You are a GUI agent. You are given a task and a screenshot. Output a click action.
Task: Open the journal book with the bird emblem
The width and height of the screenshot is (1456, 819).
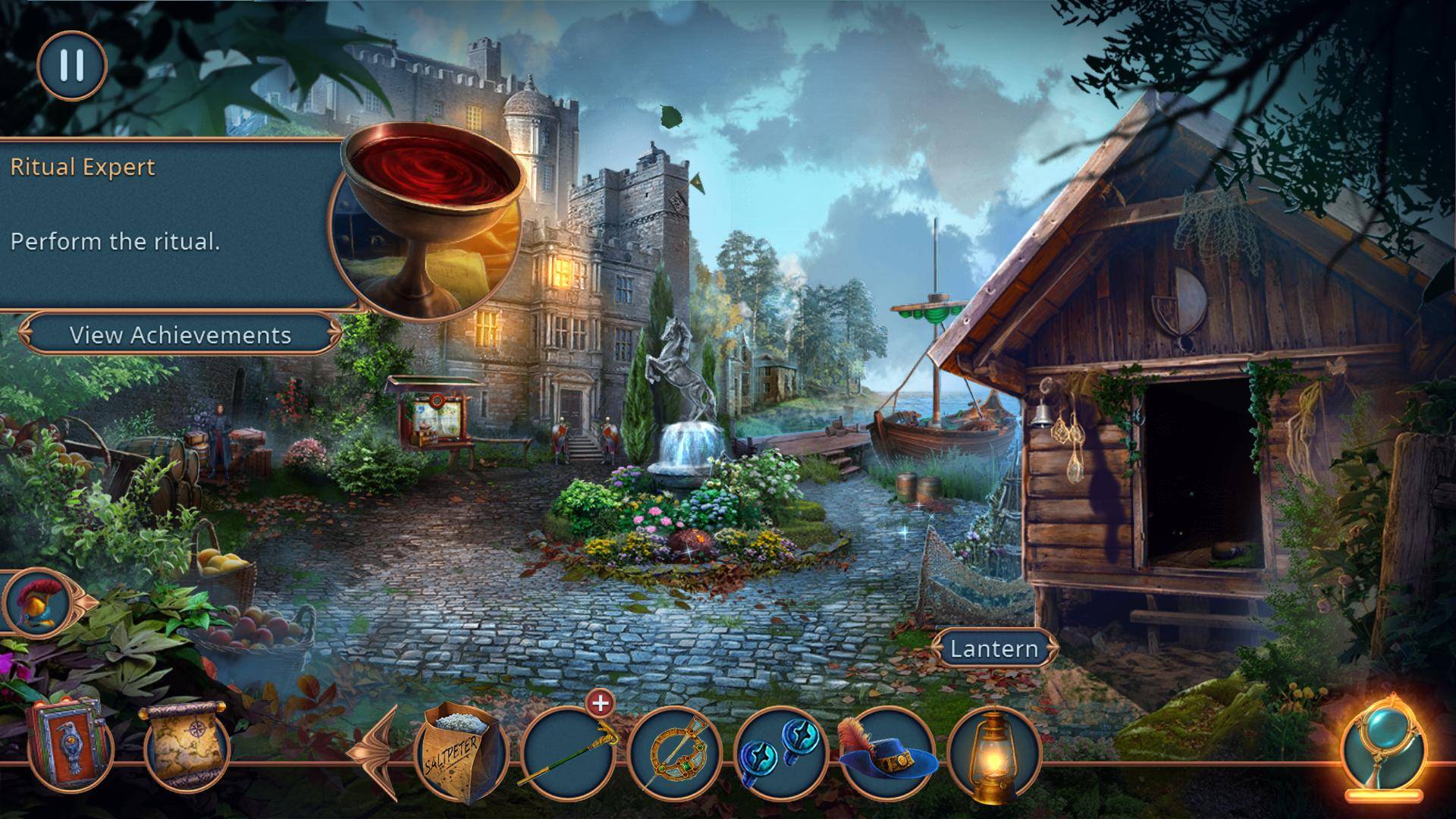[x=68, y=745]
